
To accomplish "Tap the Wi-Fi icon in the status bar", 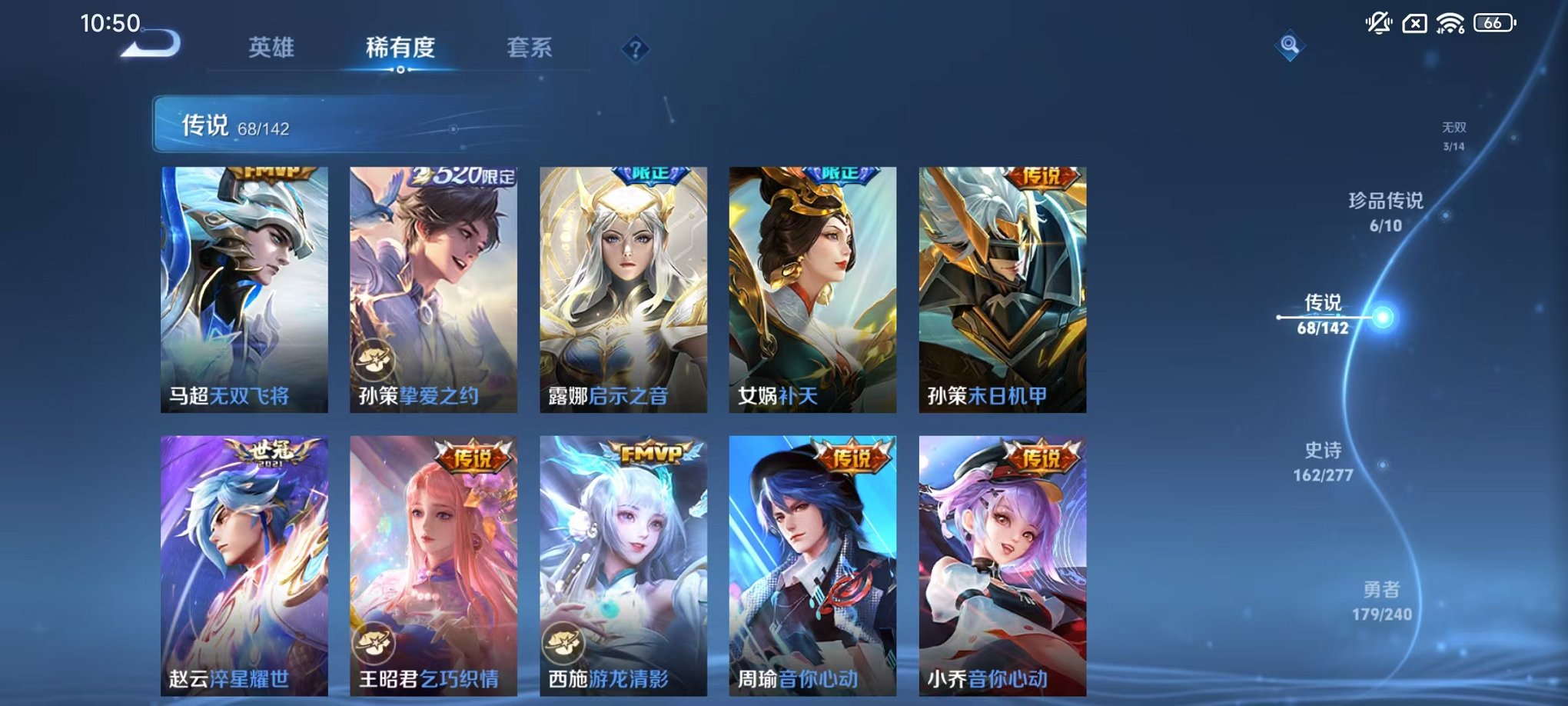I will [1449, 23].
